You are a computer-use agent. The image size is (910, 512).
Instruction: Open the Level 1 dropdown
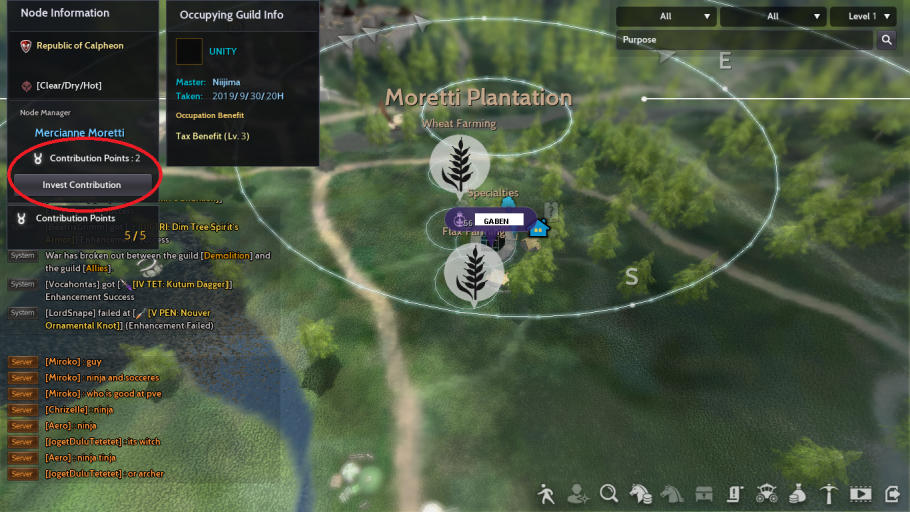tap(862, 16)
